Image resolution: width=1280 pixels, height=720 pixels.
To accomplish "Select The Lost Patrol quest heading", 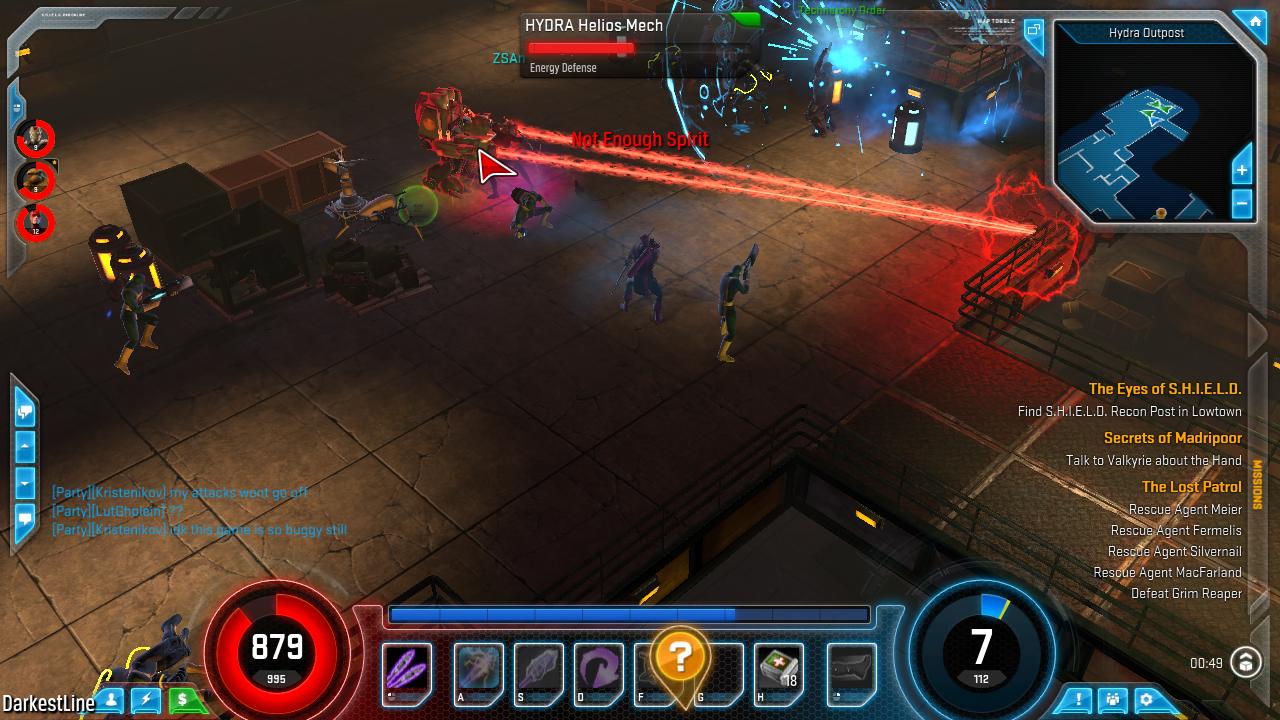I will click(x=1191, y=487).
